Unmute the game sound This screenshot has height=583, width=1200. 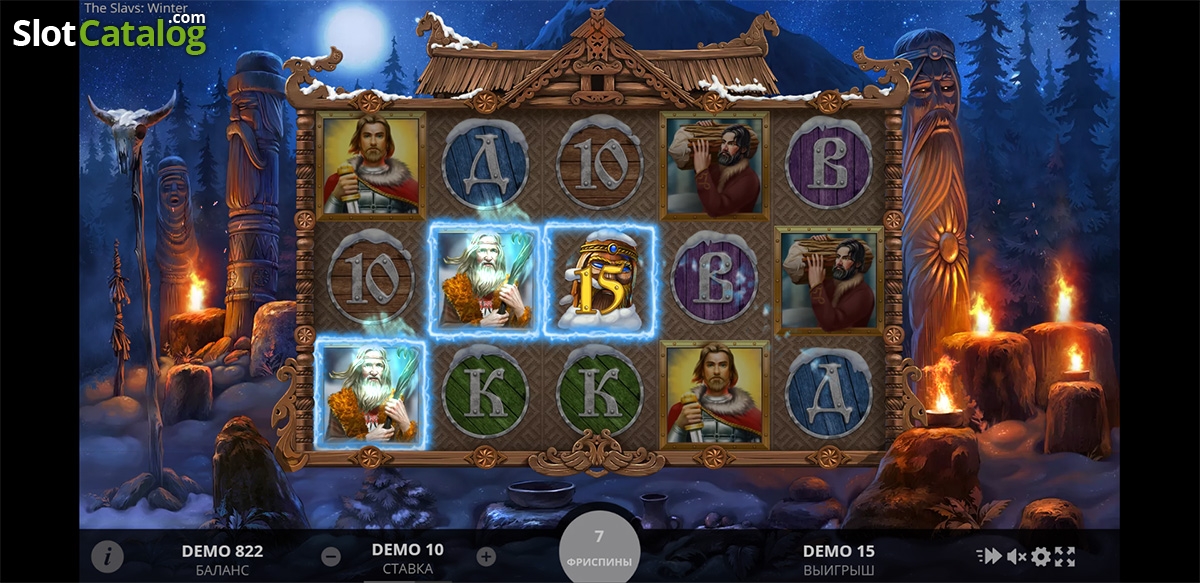tap(1016, 557)
